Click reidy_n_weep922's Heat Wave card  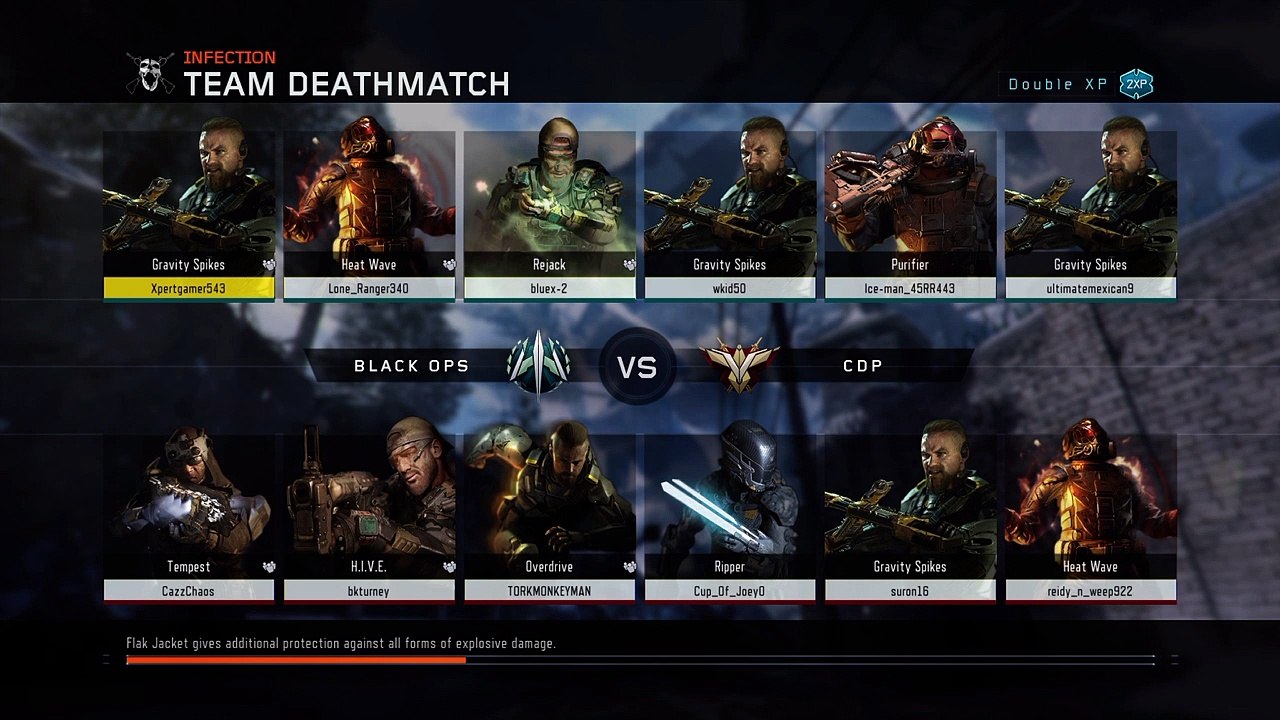pyautogui.click(x=1090, y=517)
